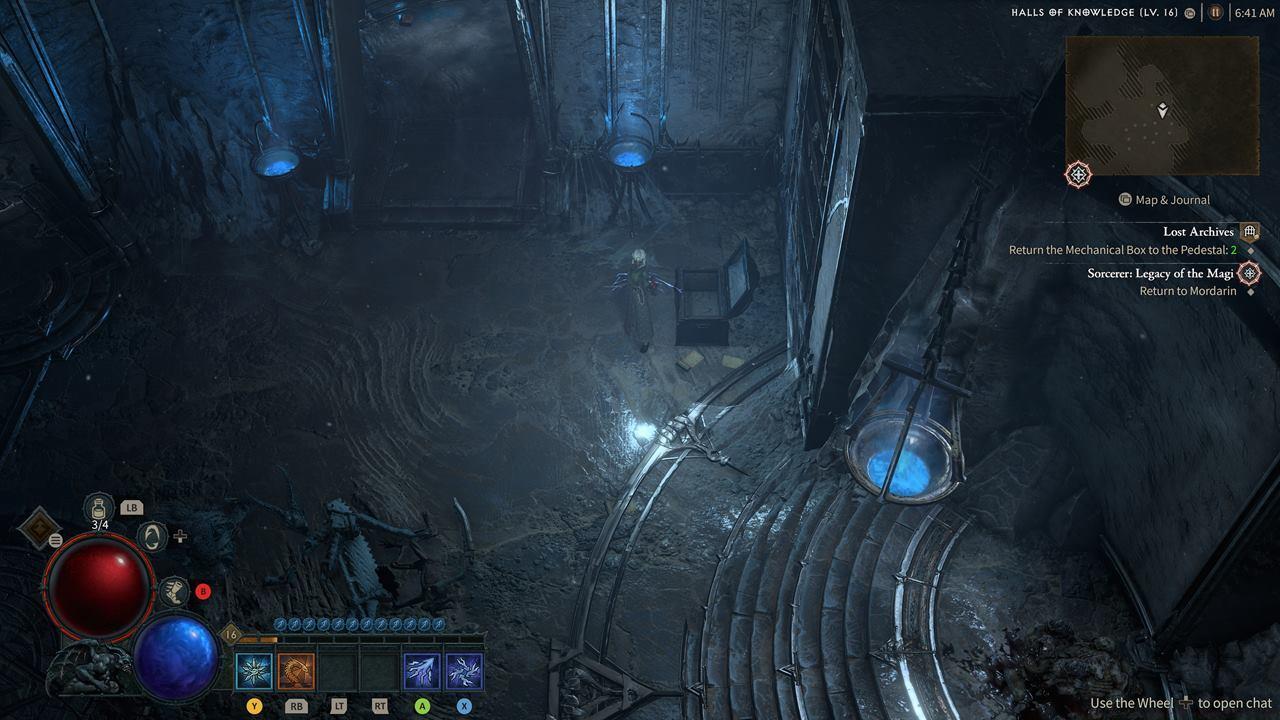Cast the frost star skill
This screenshot has width=1280, height=720.
[x=254, y=671]
